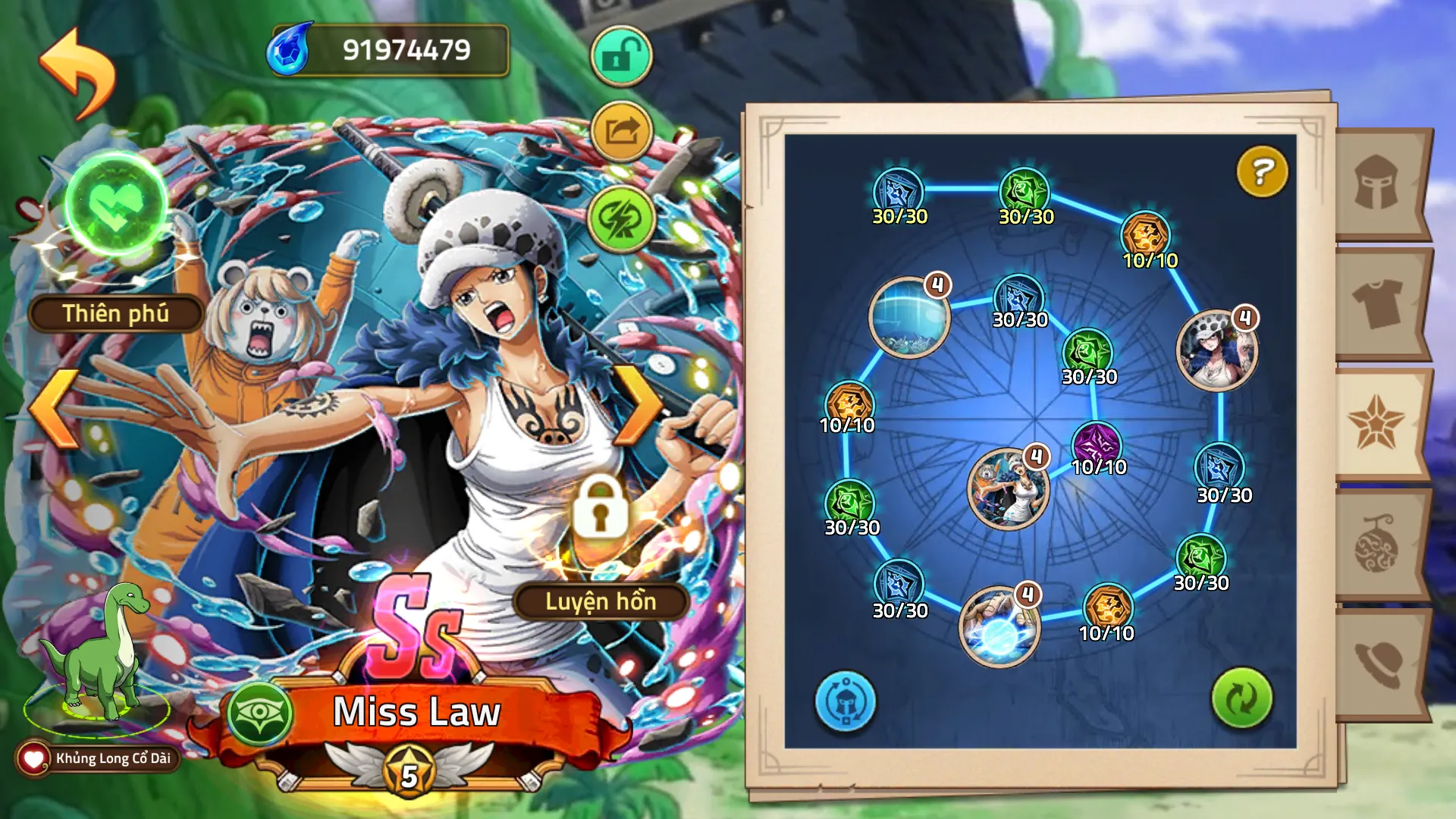The height and width of the screenshot is (819, 1456).
Task: Open the help question mark on soul panel
Action: (1261, 173)
